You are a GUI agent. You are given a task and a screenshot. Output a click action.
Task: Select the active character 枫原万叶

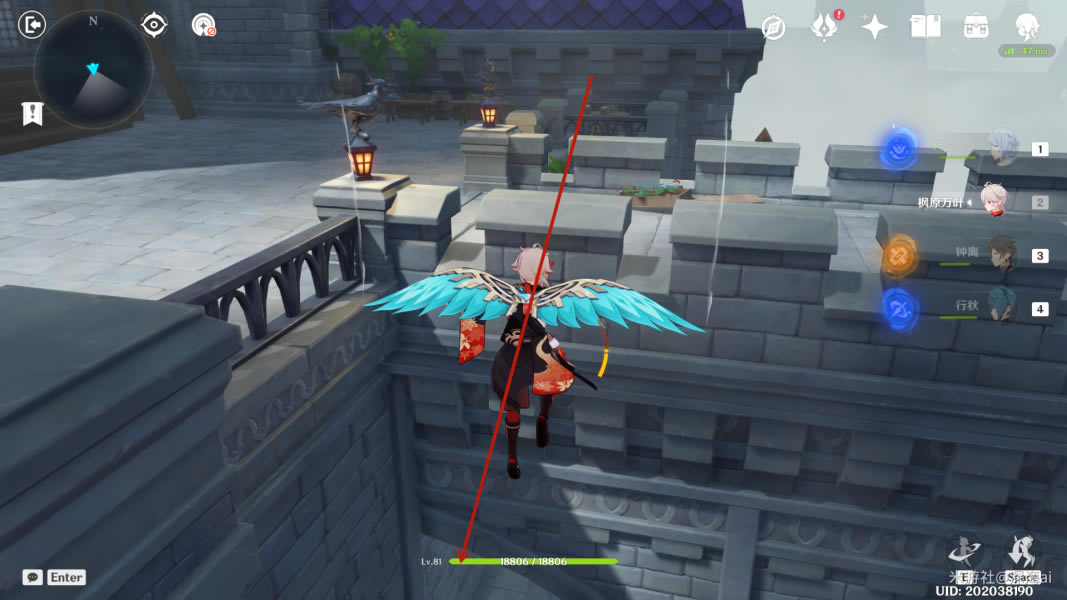pos(992,202)
